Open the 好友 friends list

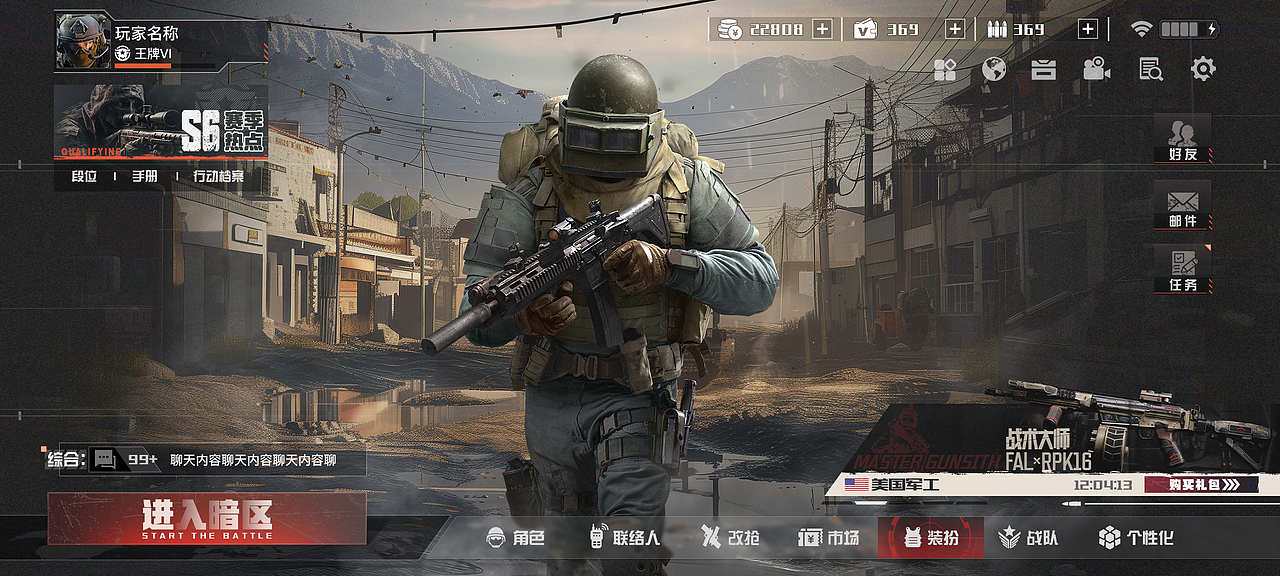click(1182, 139)
